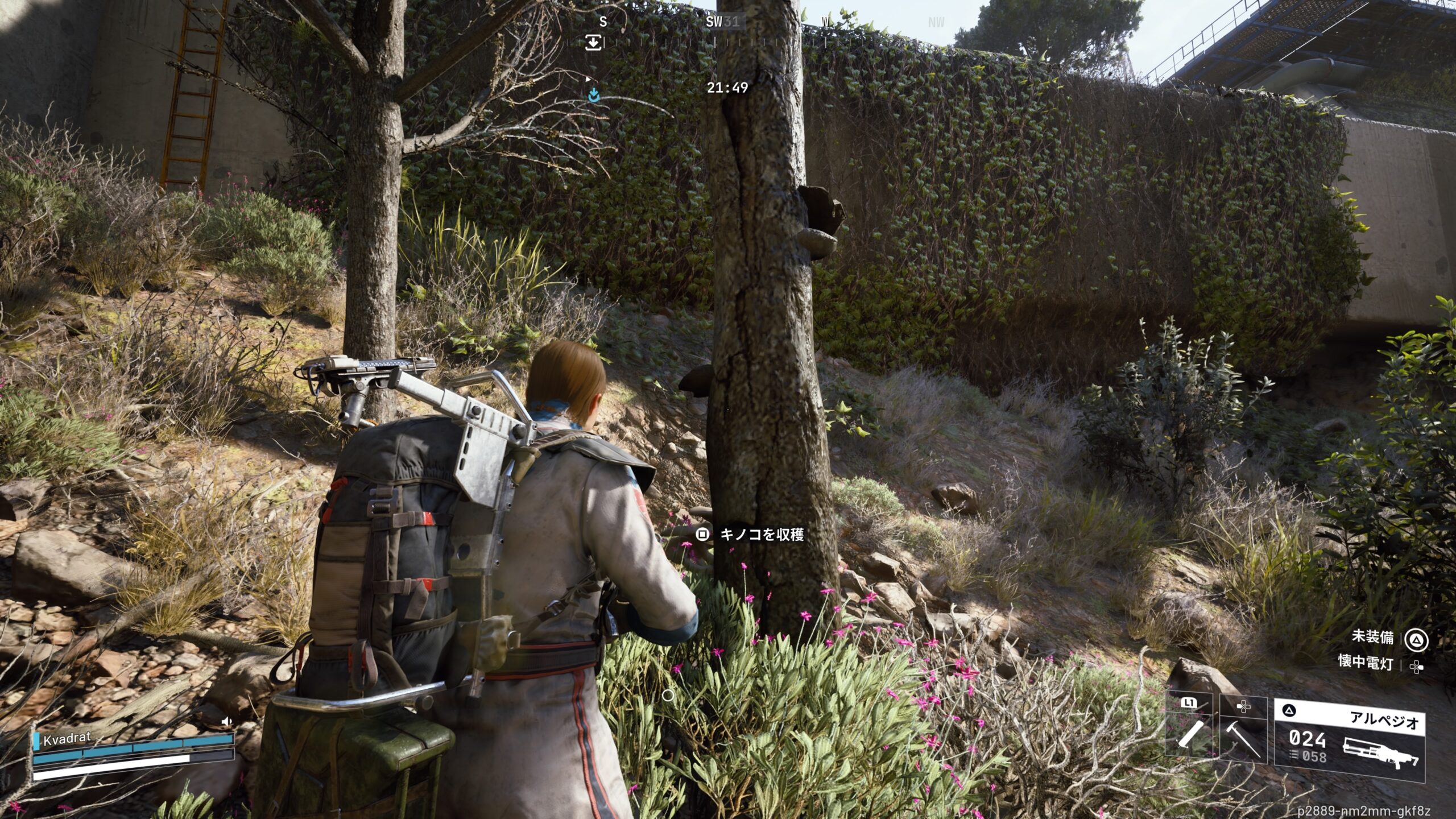Select the Arpeggio (アルペジオ) weapon panel
This screenshot has width=1456, height=819.
[1349, 739]
